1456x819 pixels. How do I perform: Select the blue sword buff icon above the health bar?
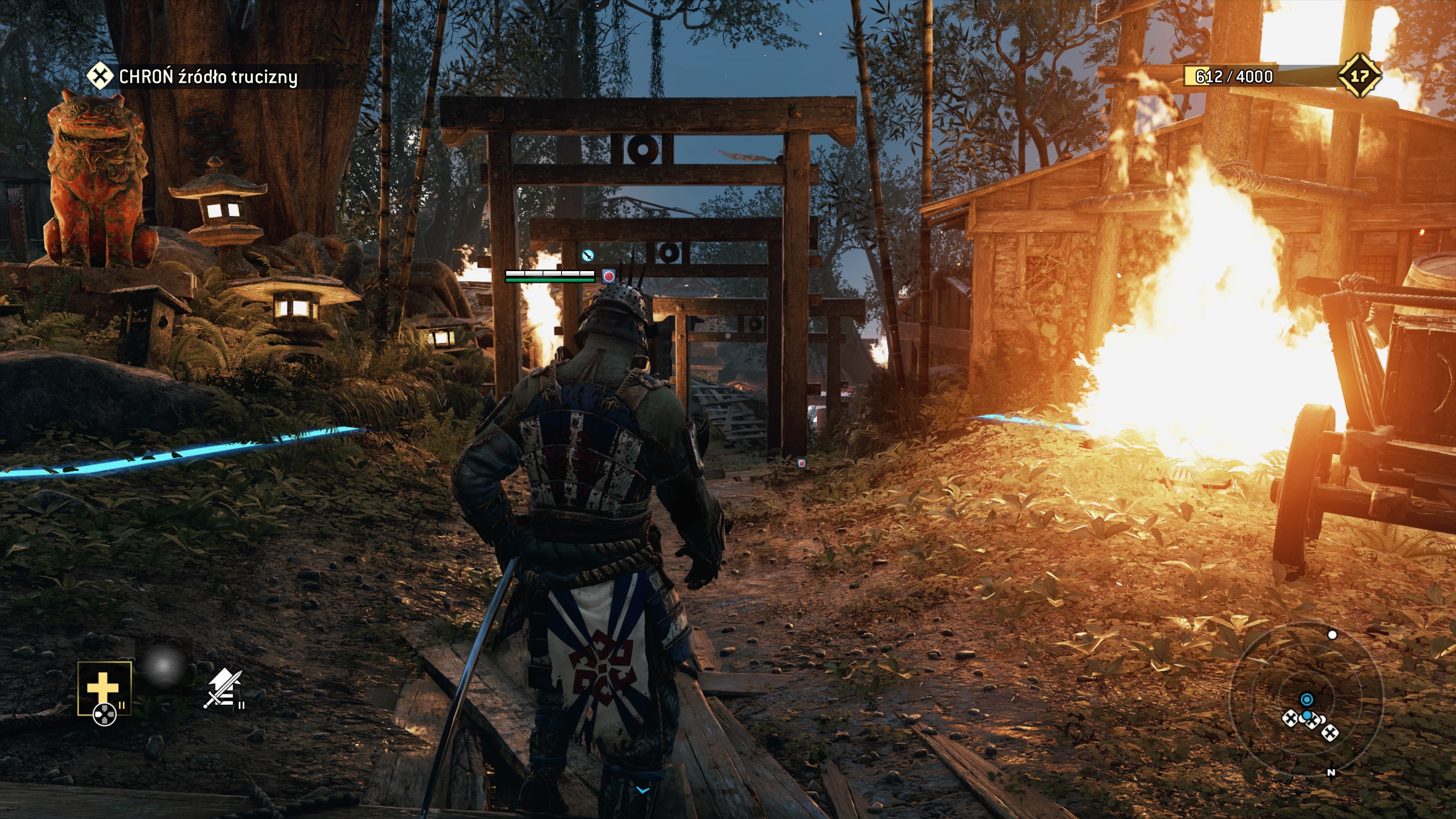click(x=588, y=256)
